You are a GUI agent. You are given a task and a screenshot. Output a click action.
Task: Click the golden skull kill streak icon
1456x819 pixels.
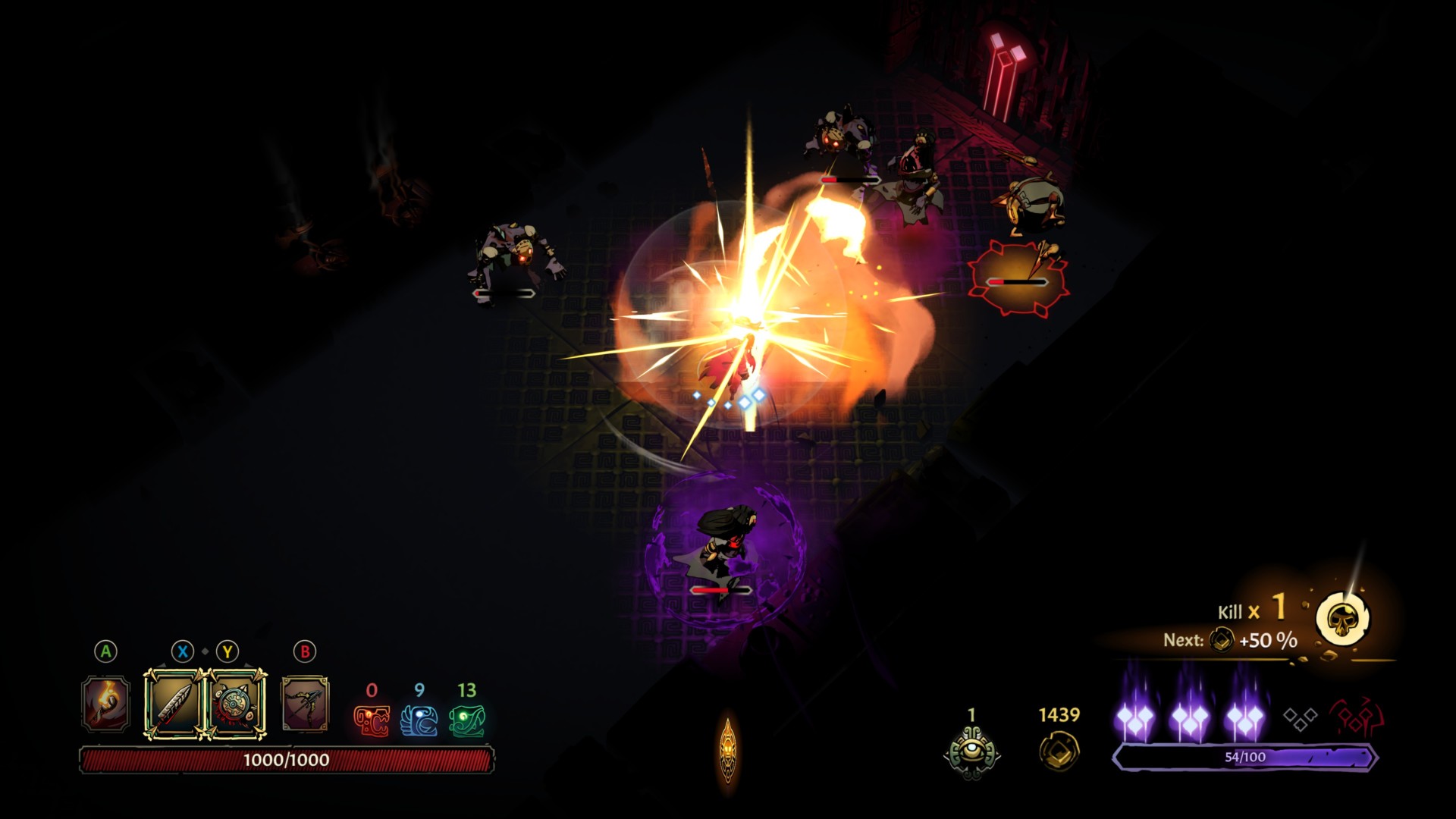coord(1343,620)
